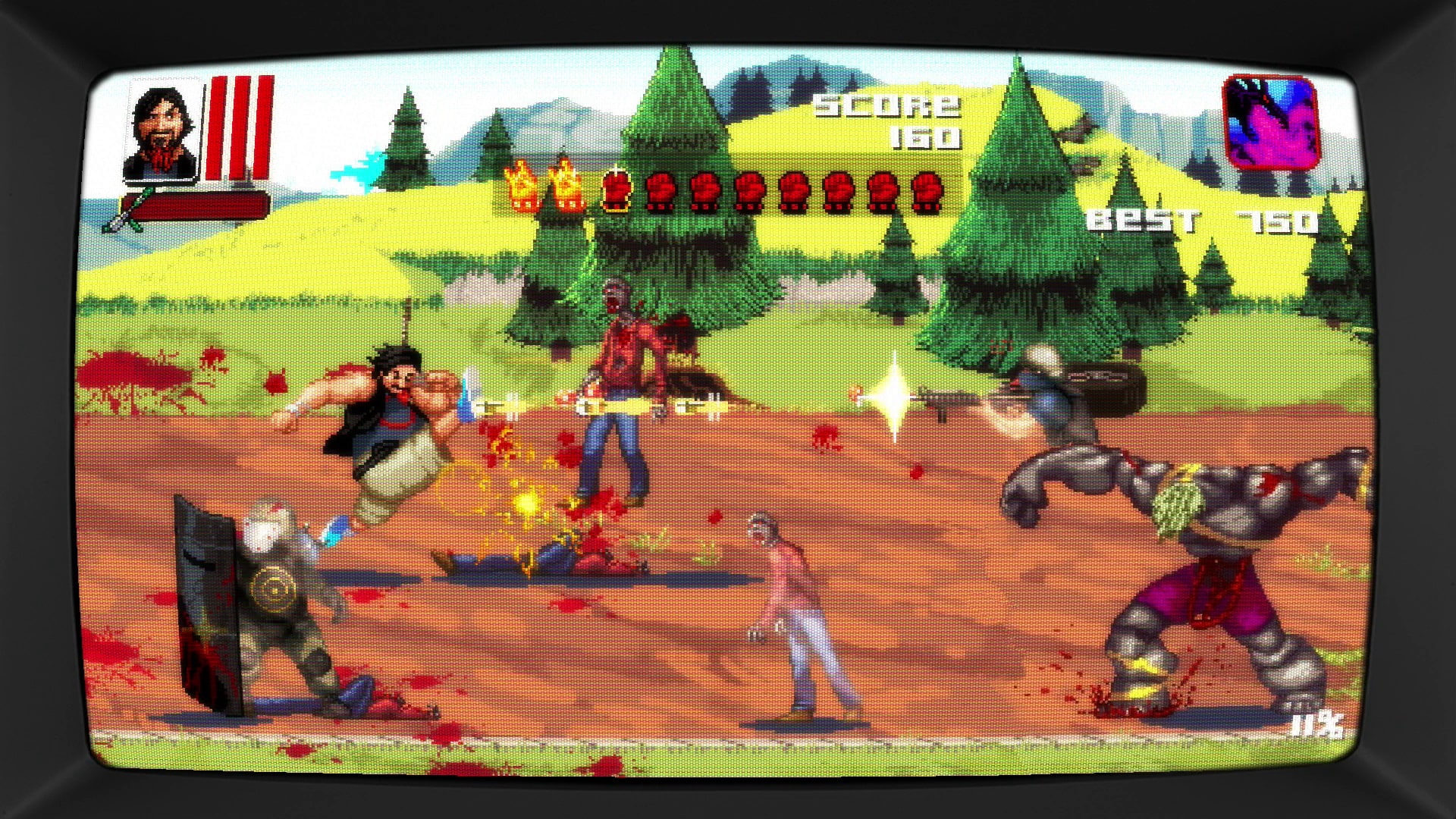Select the player portrait in the HUD
This screenshot has width=1456, height=819.
pyautogui.click(x=163, y=127)
